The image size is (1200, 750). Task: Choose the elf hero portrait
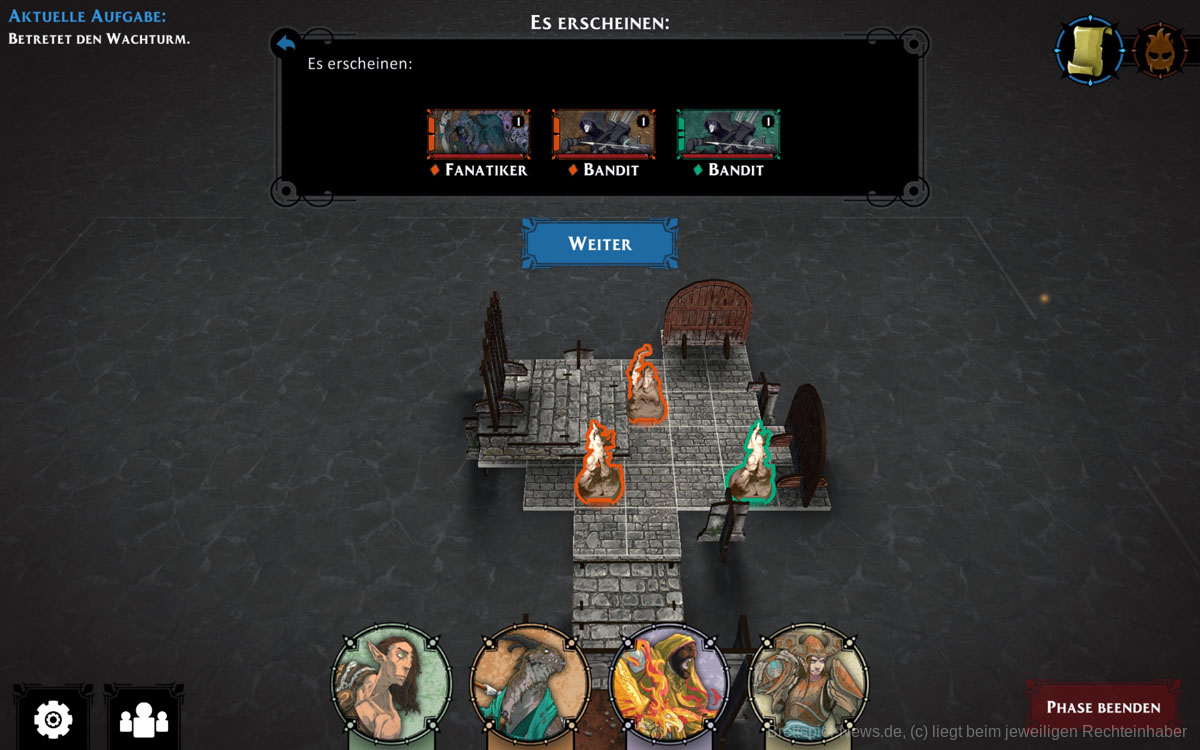(391, 684)
